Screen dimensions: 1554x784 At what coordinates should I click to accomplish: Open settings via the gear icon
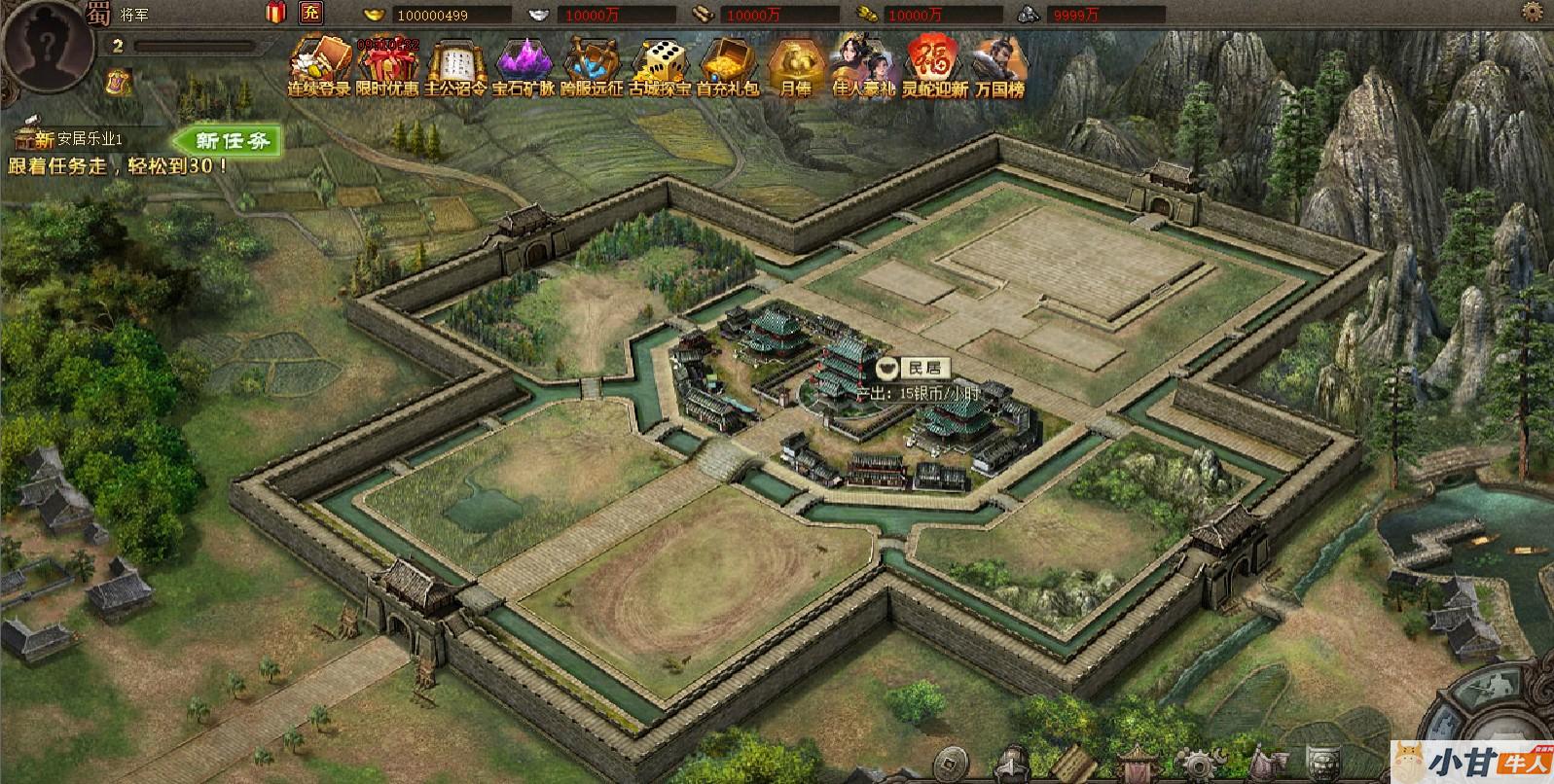(x=1532, y=13)
